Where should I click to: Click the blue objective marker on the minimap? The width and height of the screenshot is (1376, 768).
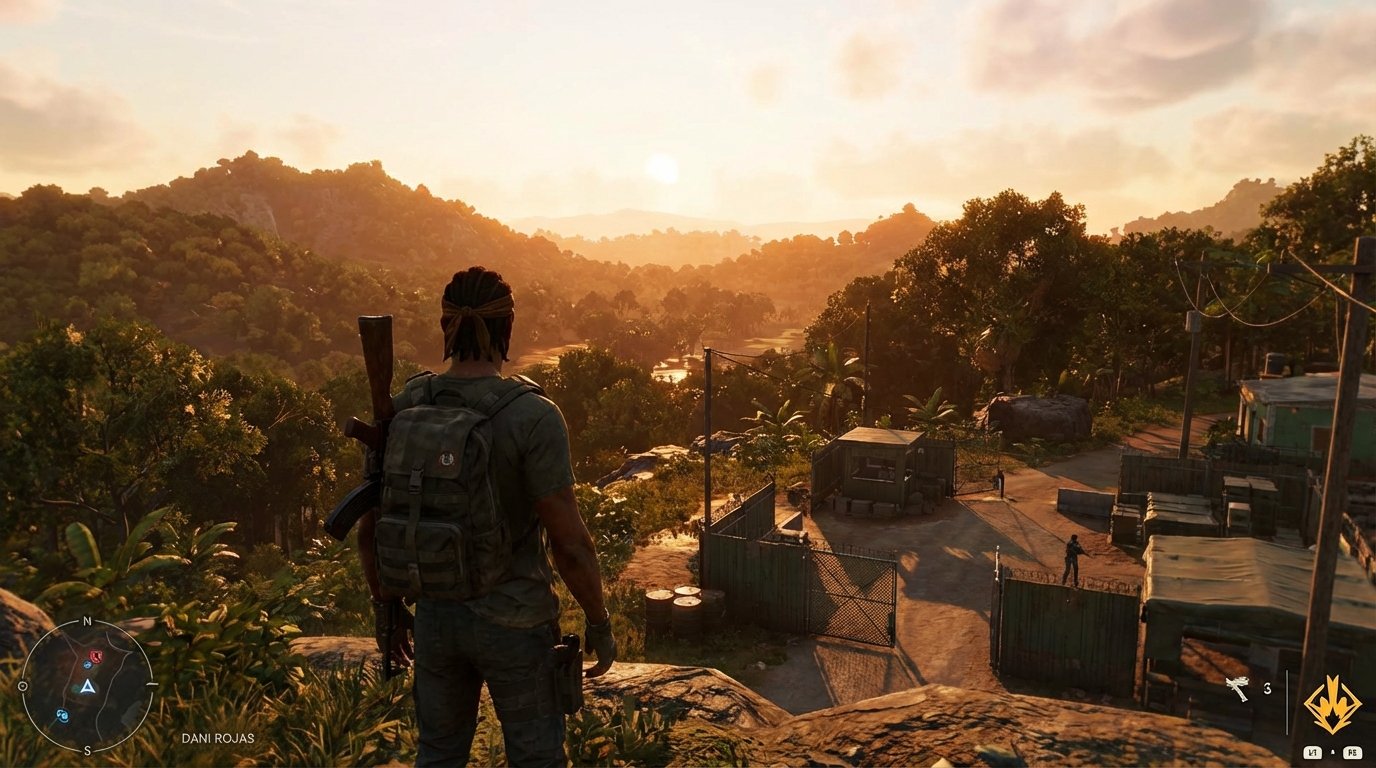pyautogui.click(x=87, y=665)
